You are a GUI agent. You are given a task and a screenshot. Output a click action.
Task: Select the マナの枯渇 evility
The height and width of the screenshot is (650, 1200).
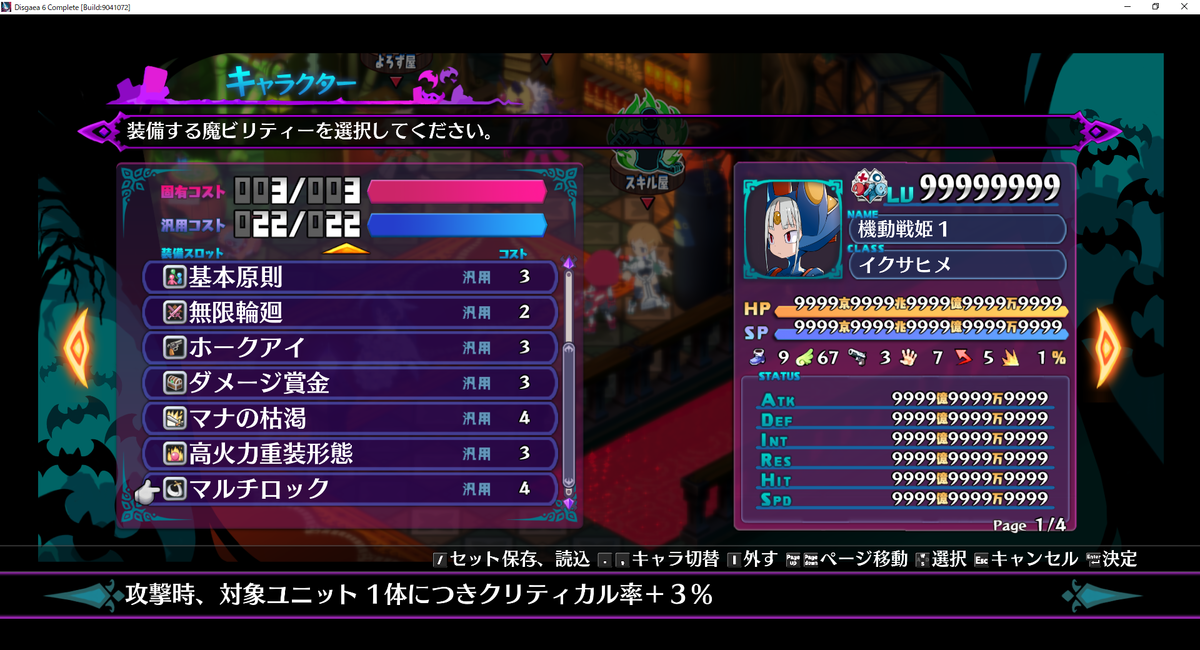350,417
